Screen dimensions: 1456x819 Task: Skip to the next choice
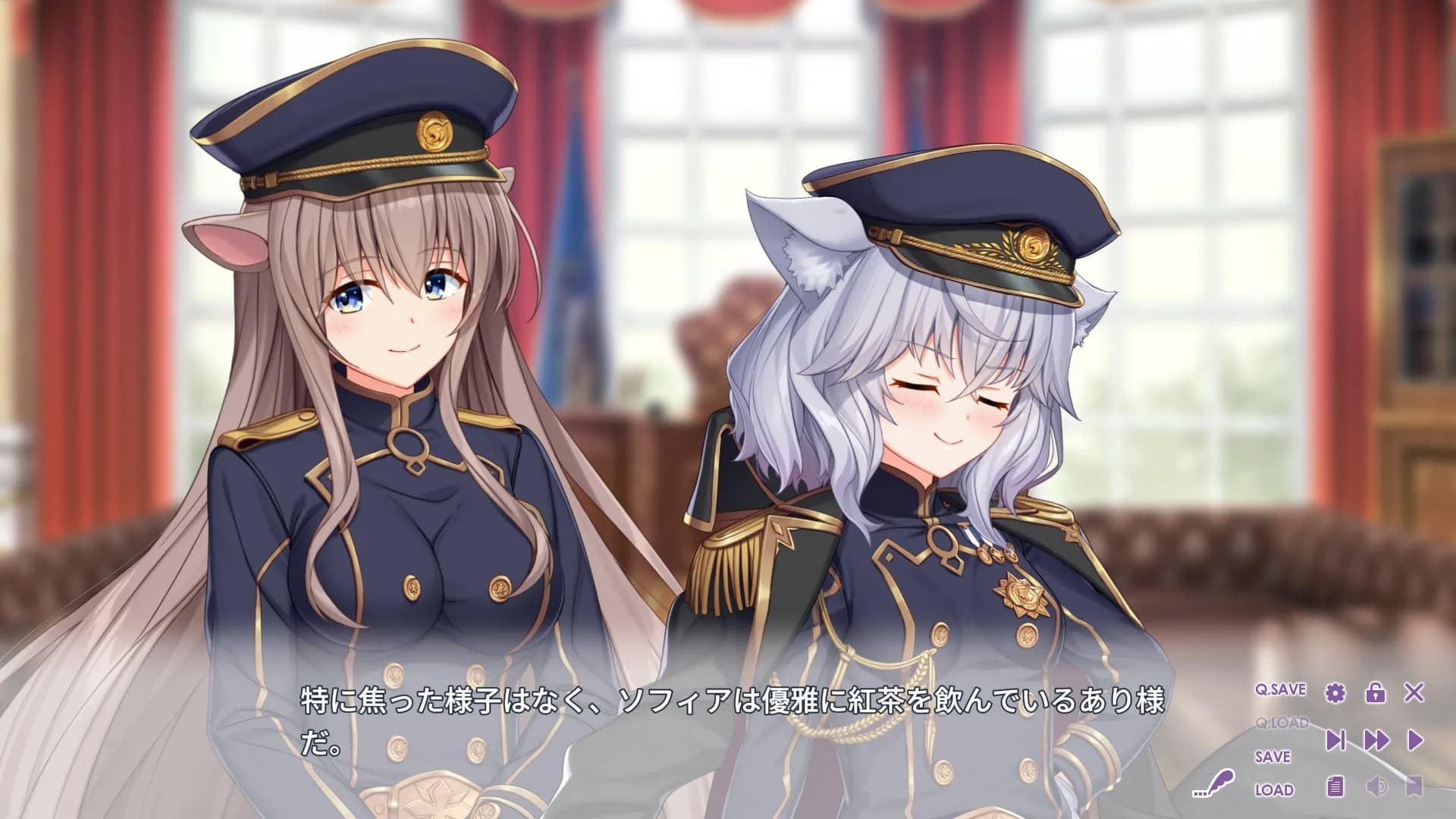(x=1335, y=740)
